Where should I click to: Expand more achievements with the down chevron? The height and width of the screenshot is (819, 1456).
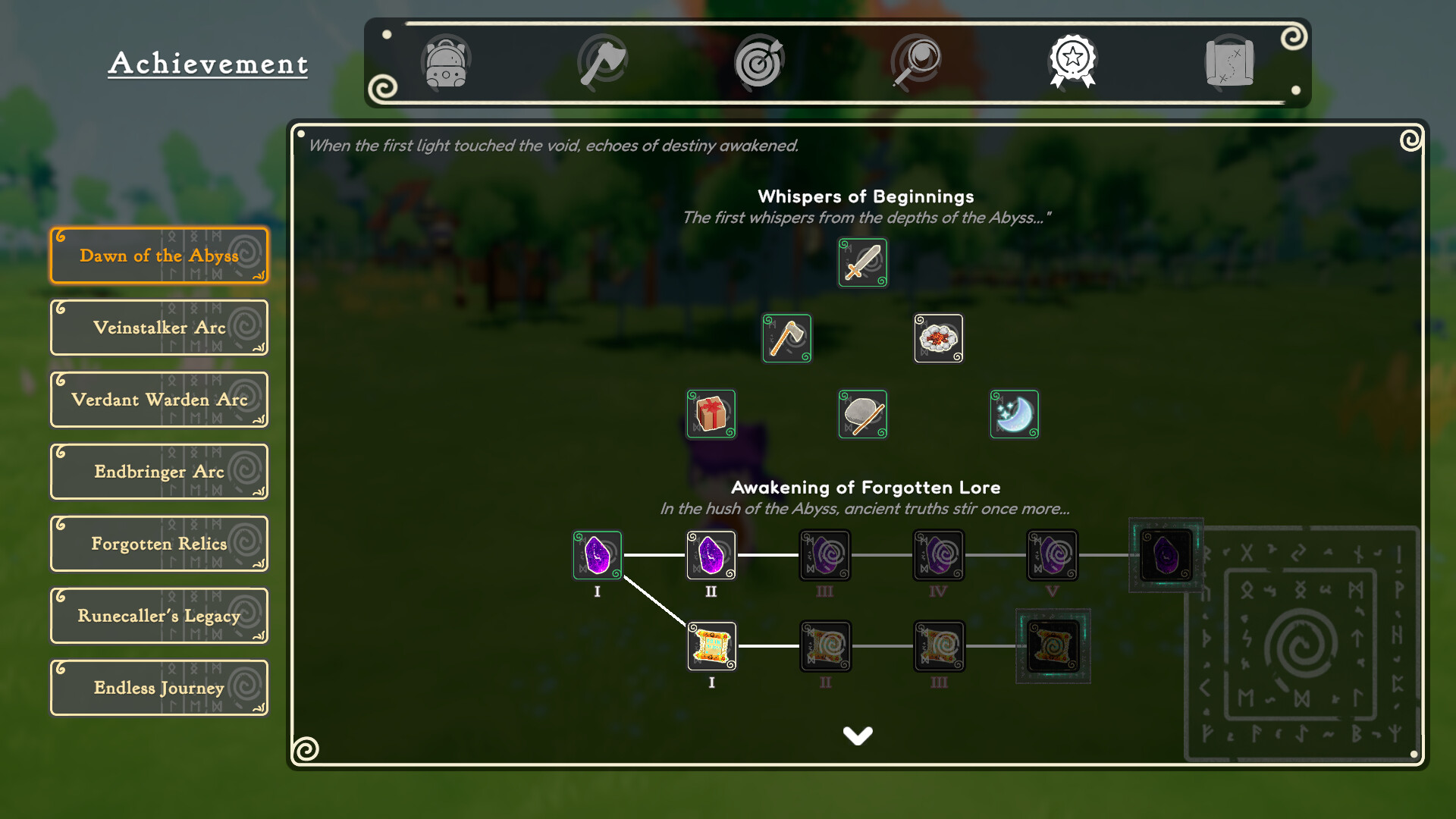[x=858, y=734]
